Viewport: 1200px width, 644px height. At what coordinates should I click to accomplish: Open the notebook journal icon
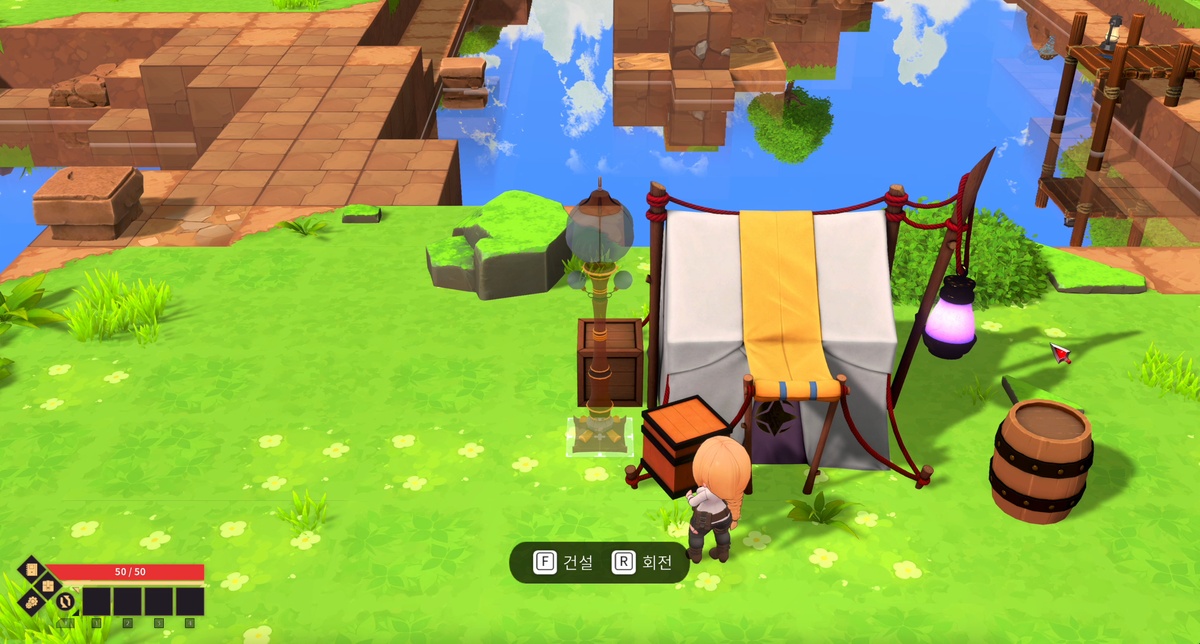[32, 569]
